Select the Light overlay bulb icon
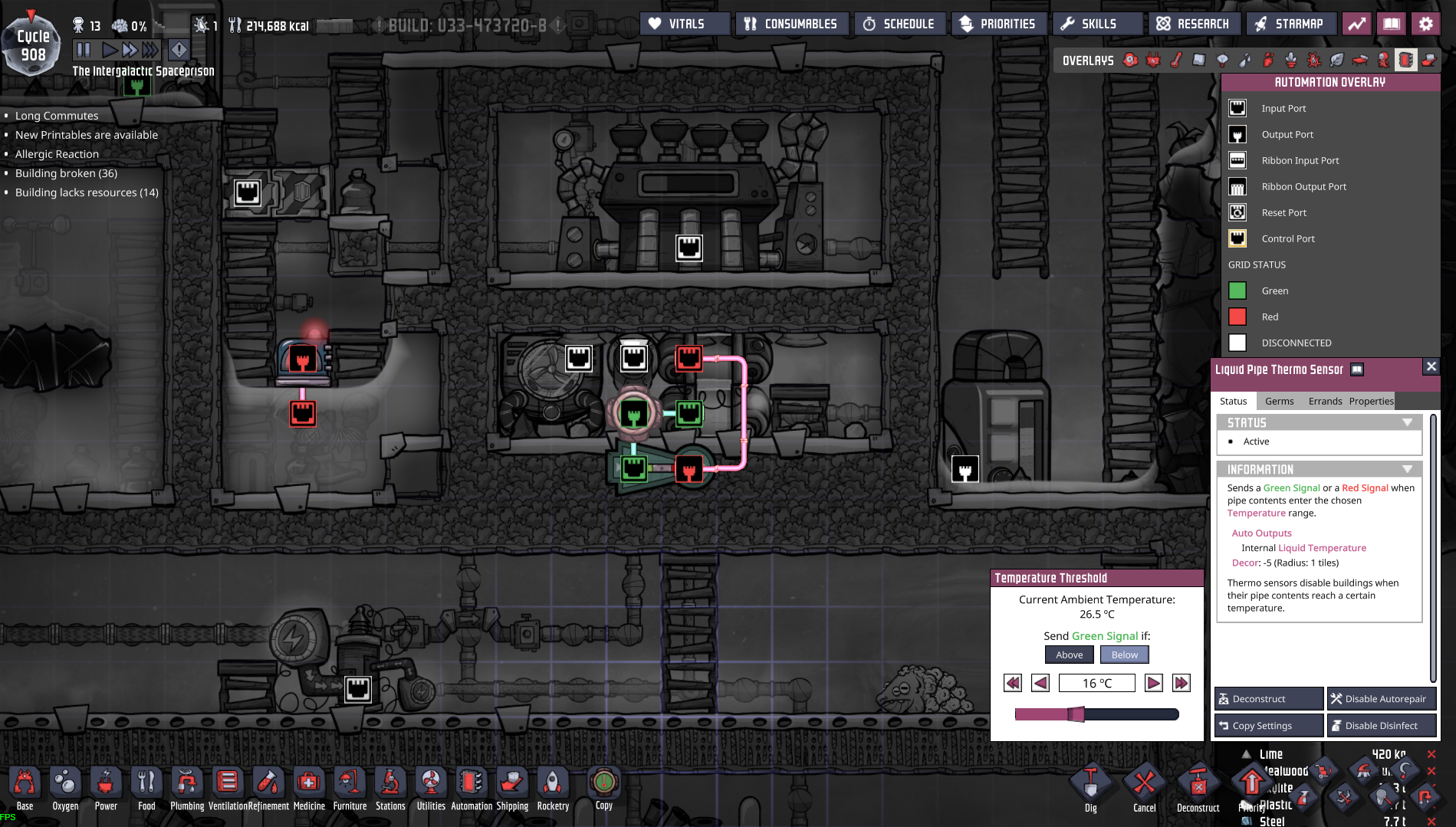 [1221, 60]
